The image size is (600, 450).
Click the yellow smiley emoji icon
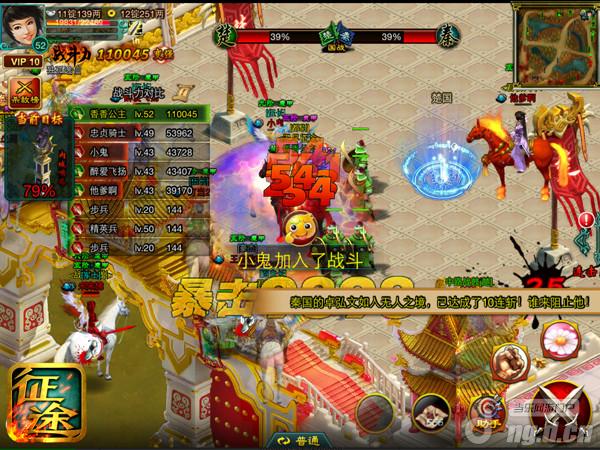coord(298,226)
